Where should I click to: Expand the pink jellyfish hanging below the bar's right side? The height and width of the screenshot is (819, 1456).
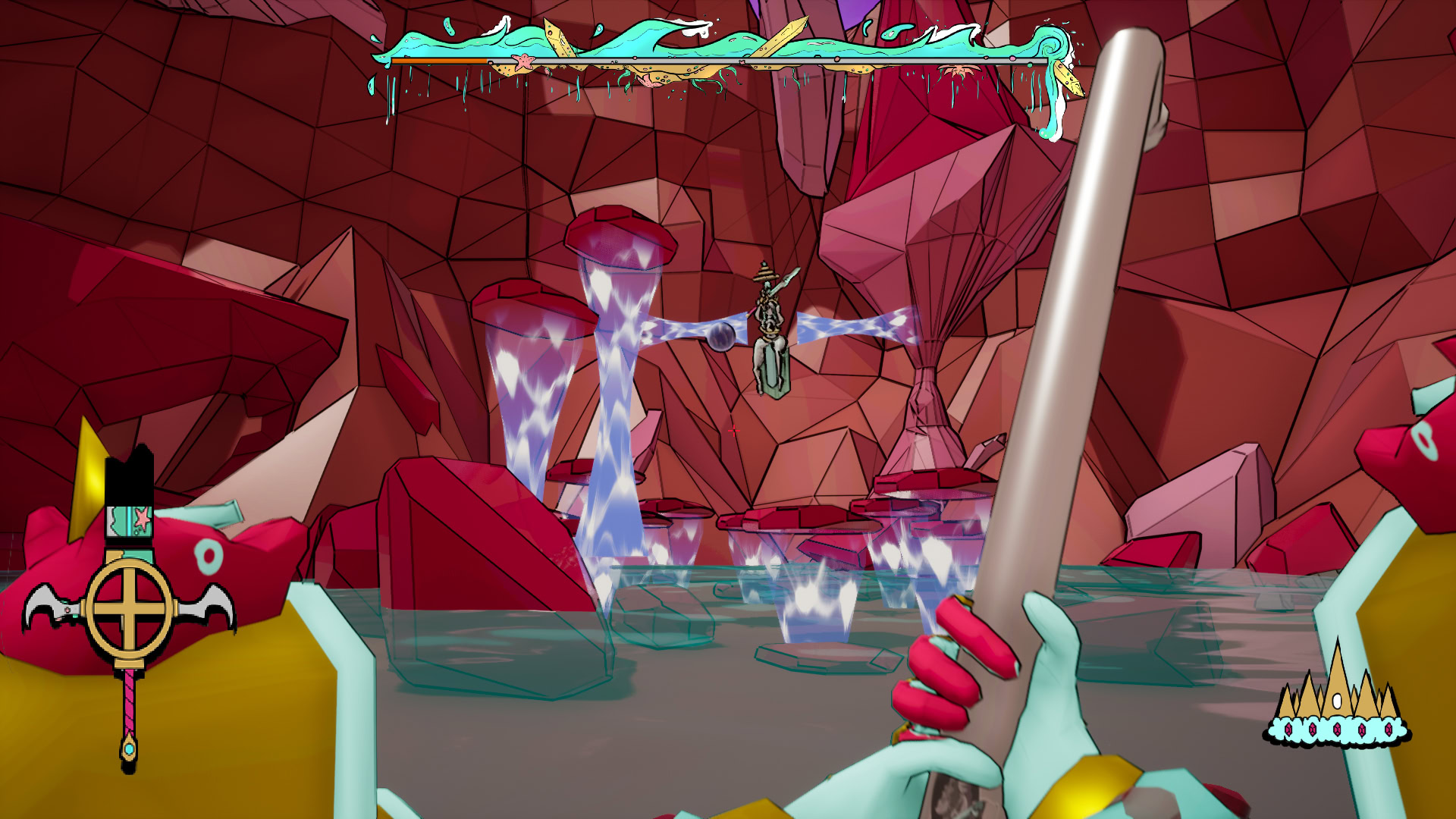(x=958, y=71)
